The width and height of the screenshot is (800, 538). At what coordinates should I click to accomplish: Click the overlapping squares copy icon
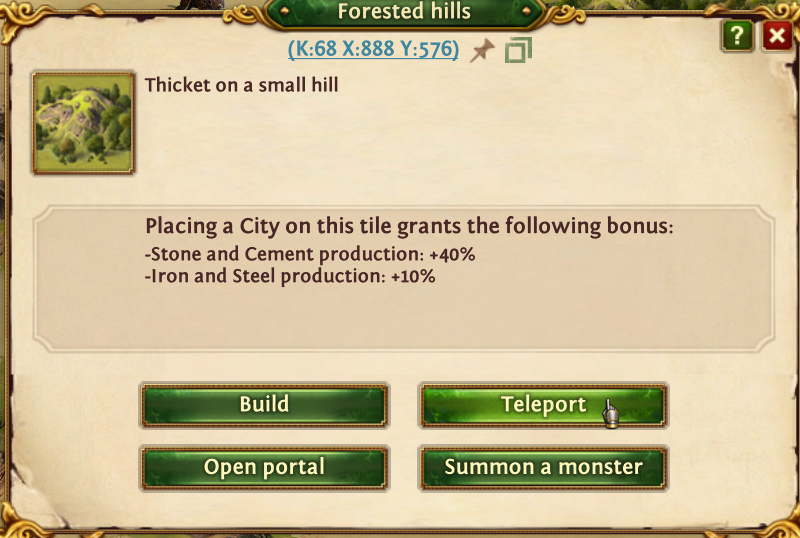pyautogui.click(x=518, y=50)
